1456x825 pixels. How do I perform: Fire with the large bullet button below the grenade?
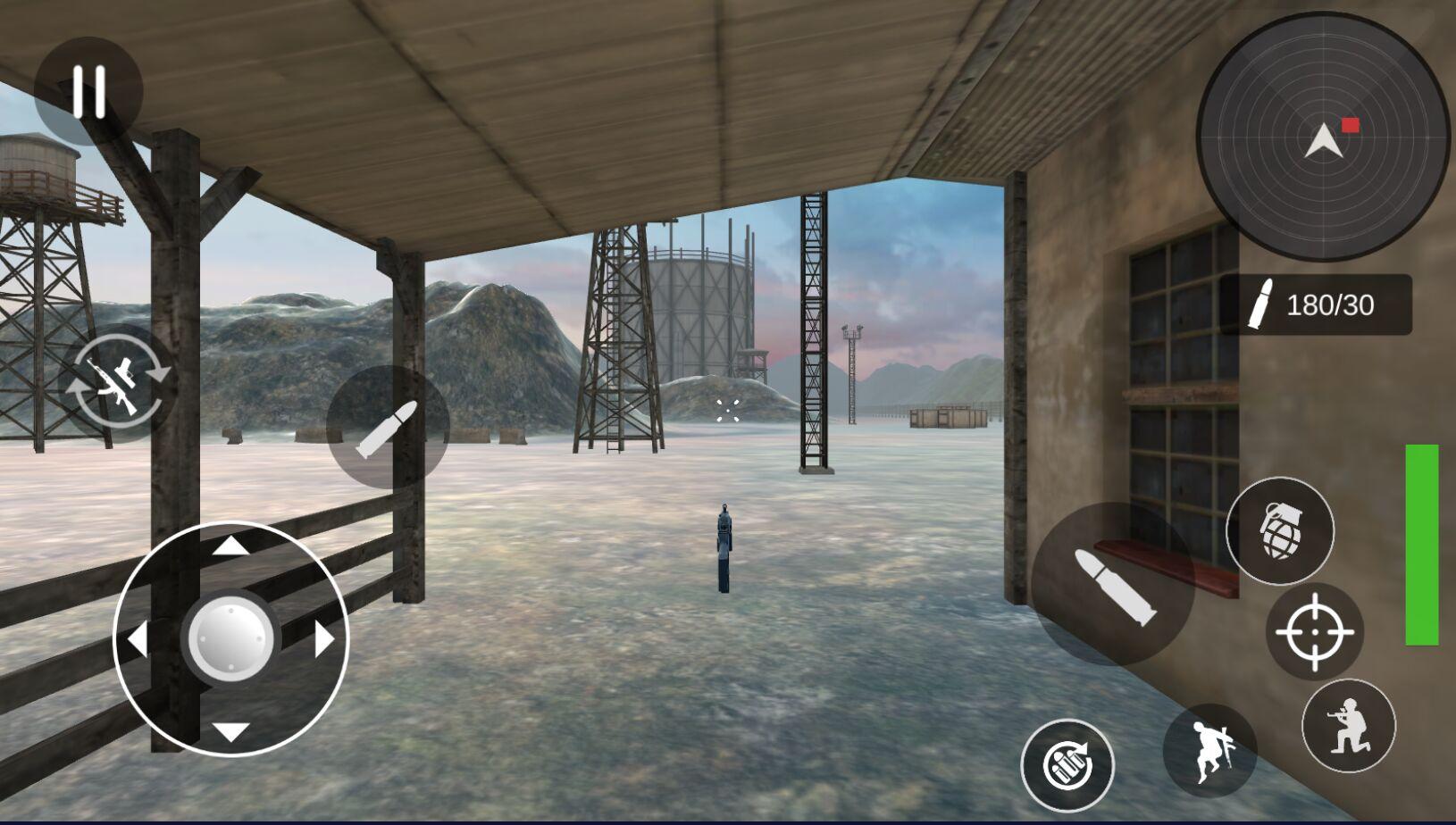(x=1113, y=584)
